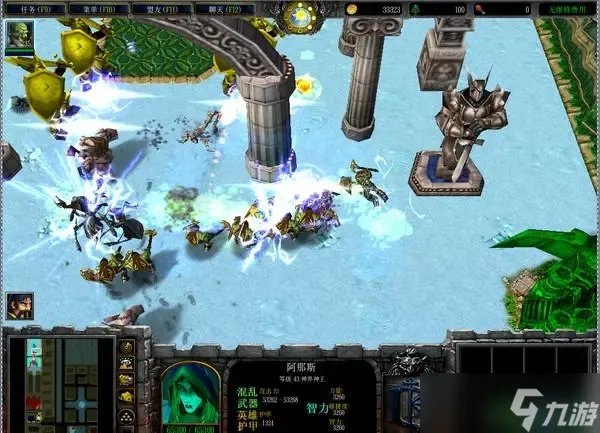Viewport: 600px width, 433px height.
Task: Click the 无维修费用 upkeep indicator
Action: click(568, 9)
